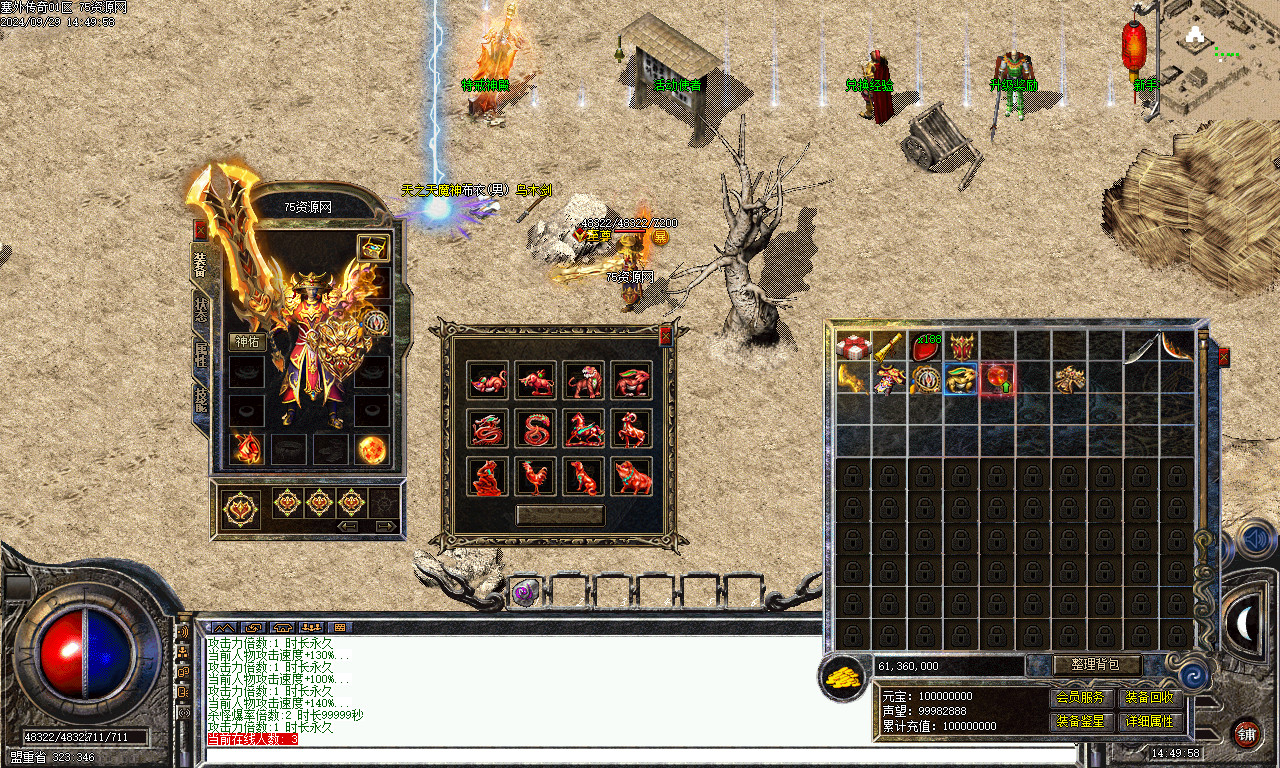Select the red gift box item

[852, 347]
